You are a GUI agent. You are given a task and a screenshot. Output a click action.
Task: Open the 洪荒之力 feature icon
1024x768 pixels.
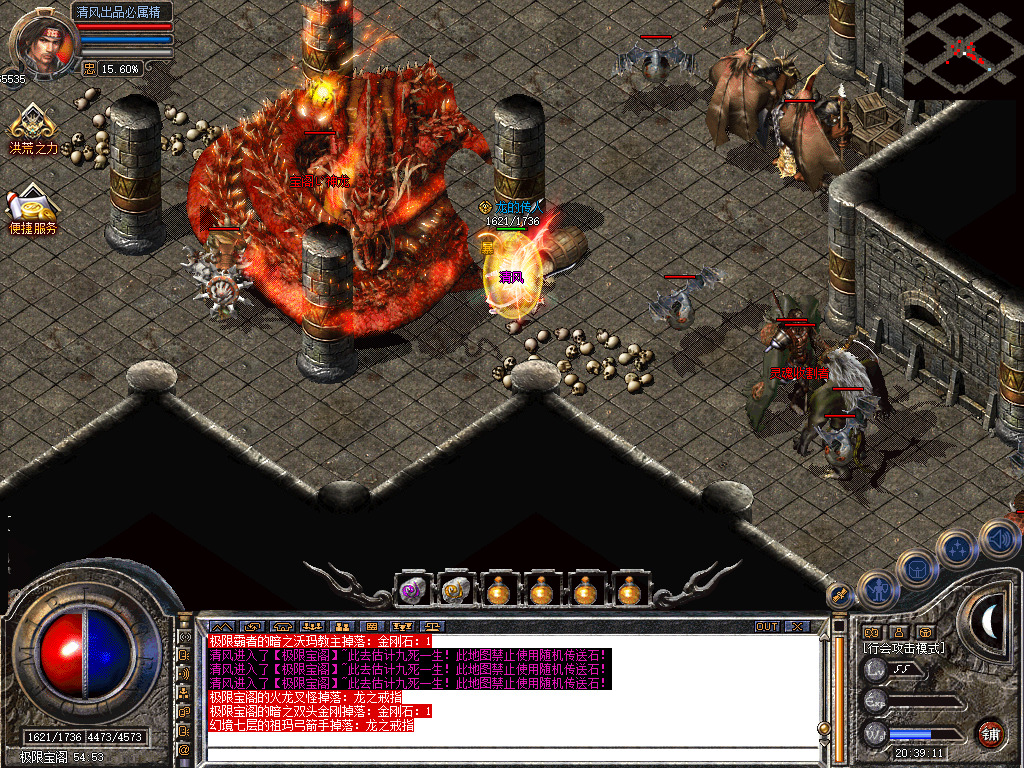coord(33,125)
